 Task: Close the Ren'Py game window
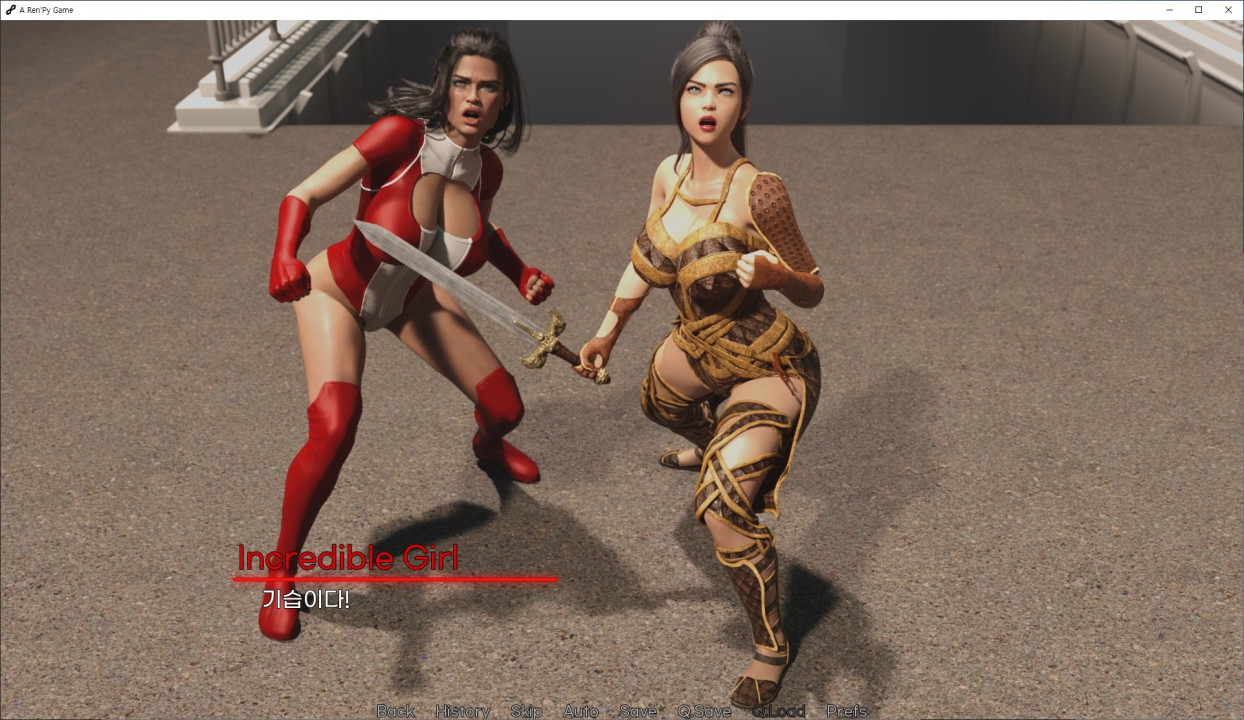tap(1227, 10)
